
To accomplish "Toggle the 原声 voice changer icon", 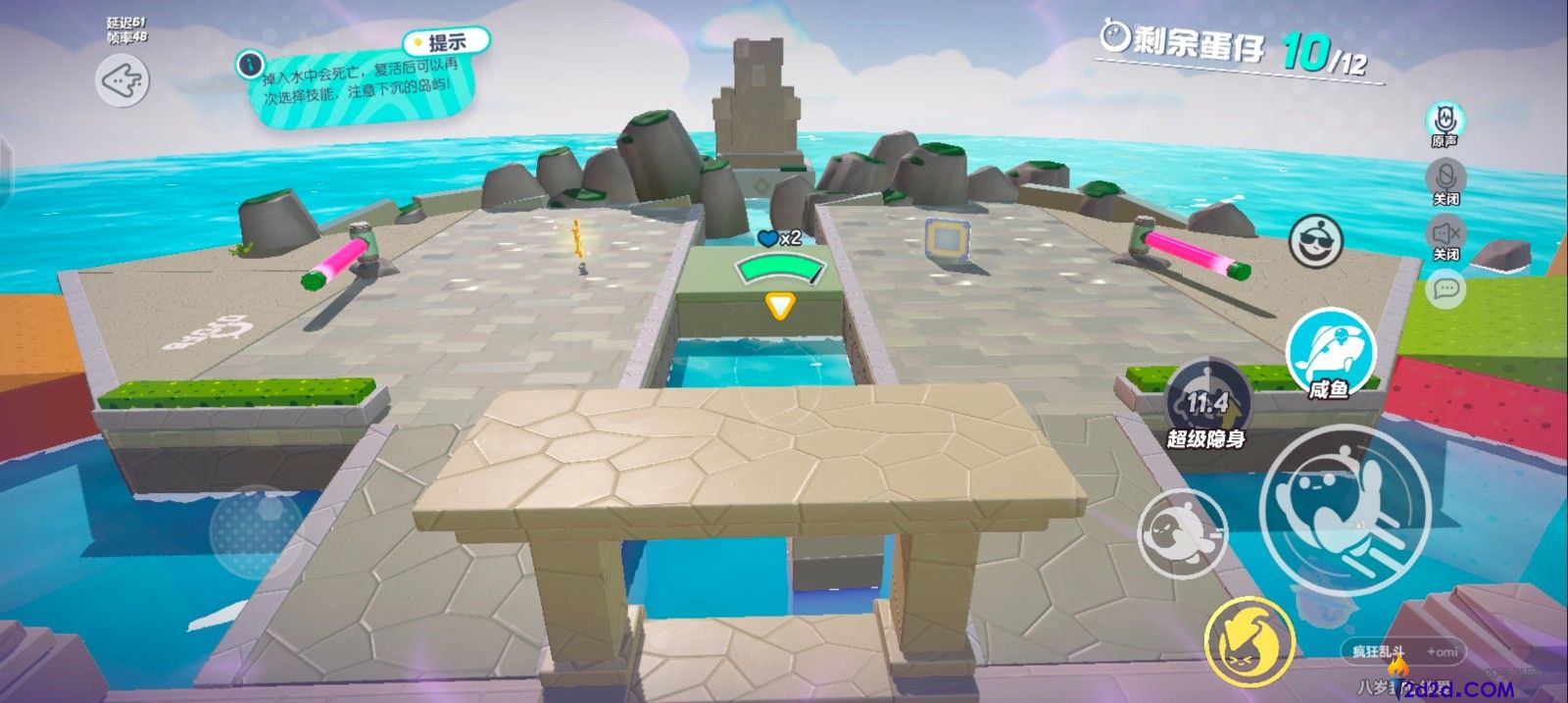I will point(1445,122).
